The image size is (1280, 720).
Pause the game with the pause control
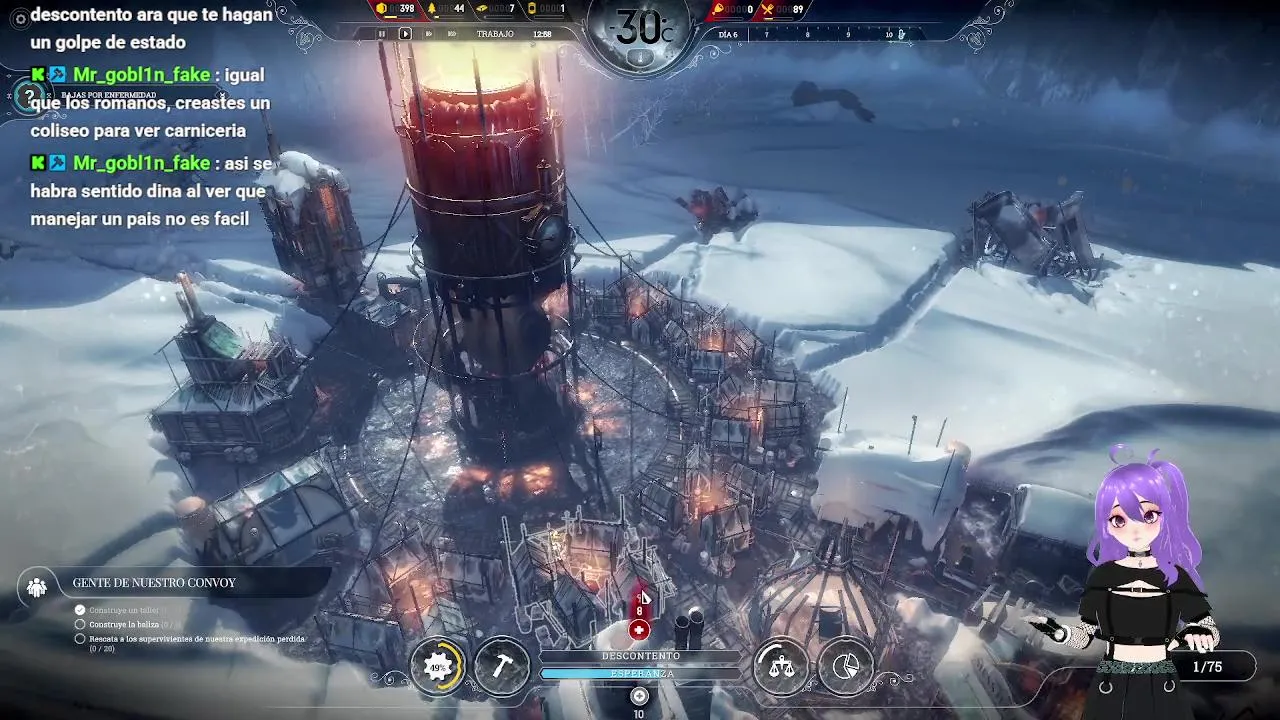381,34
